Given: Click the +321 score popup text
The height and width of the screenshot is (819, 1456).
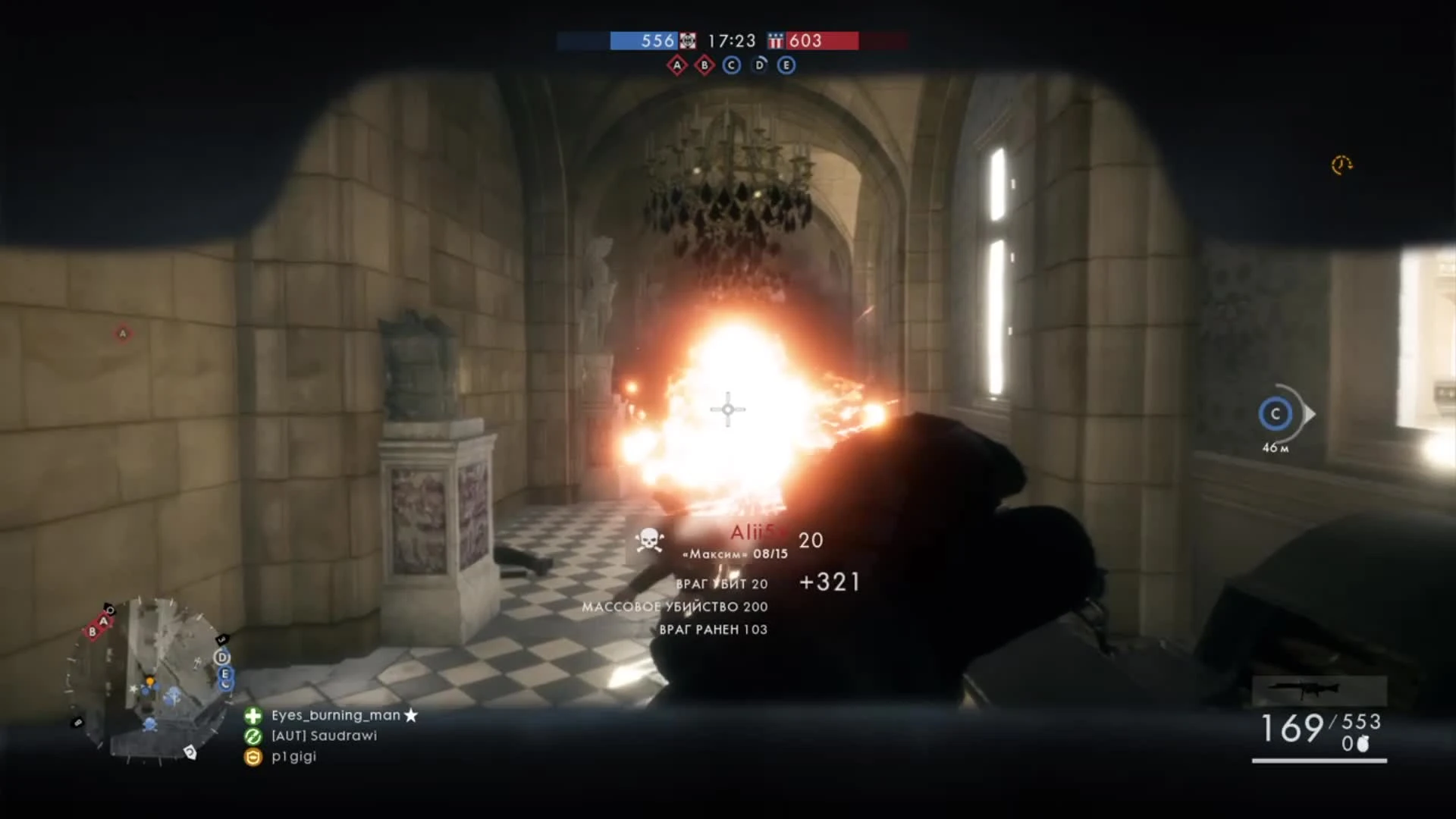Looking at the screenshot, I should pyautogui.click(x=830, y=582).
